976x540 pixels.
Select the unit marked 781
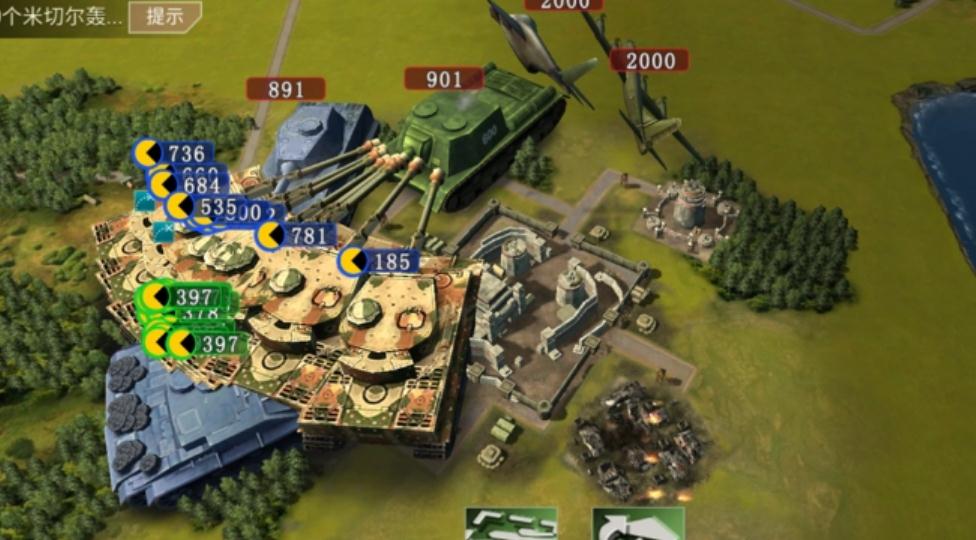tap(296, 236)
